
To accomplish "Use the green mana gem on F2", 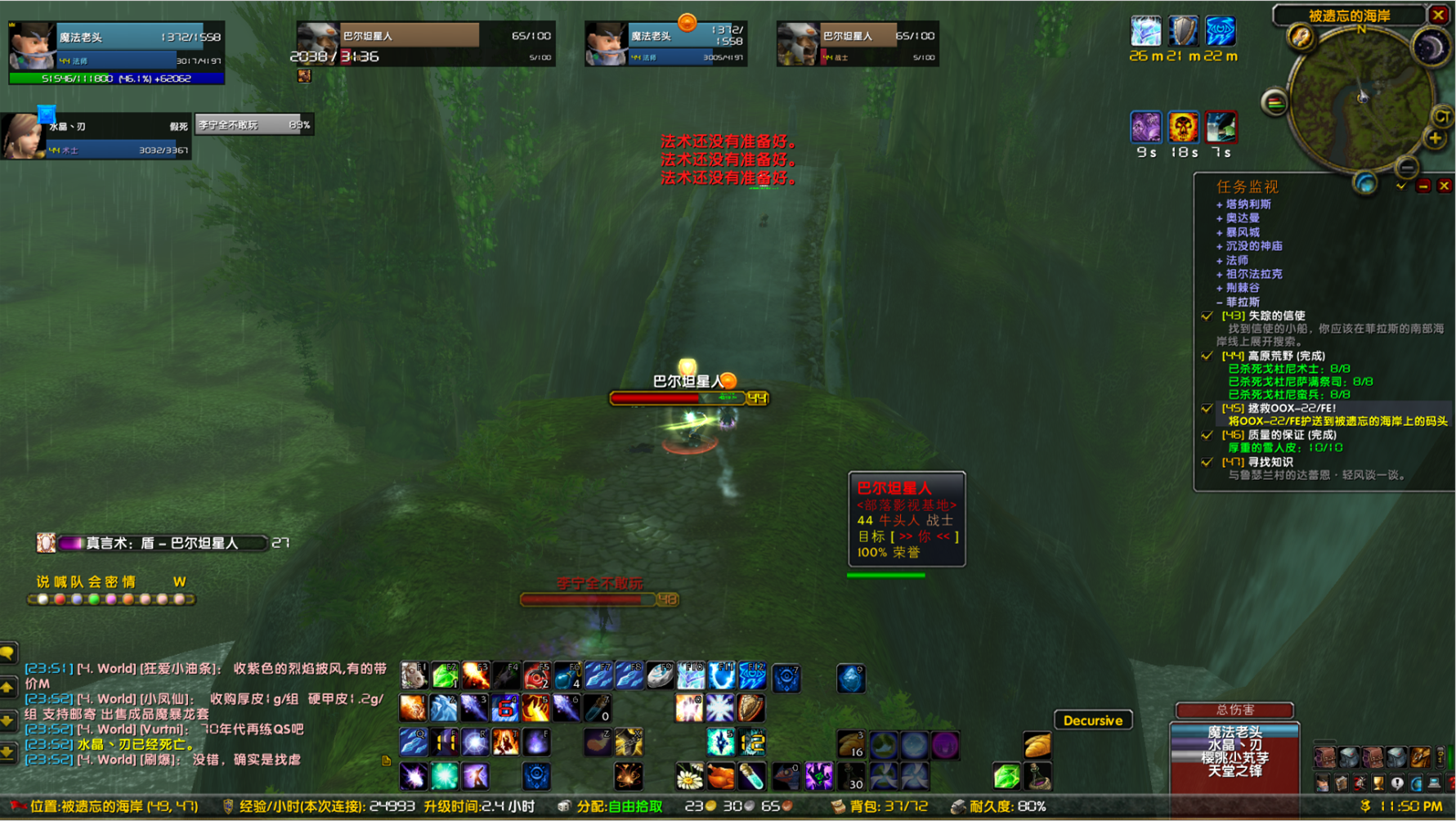I will pyautogui.click(x=445, y=676).
